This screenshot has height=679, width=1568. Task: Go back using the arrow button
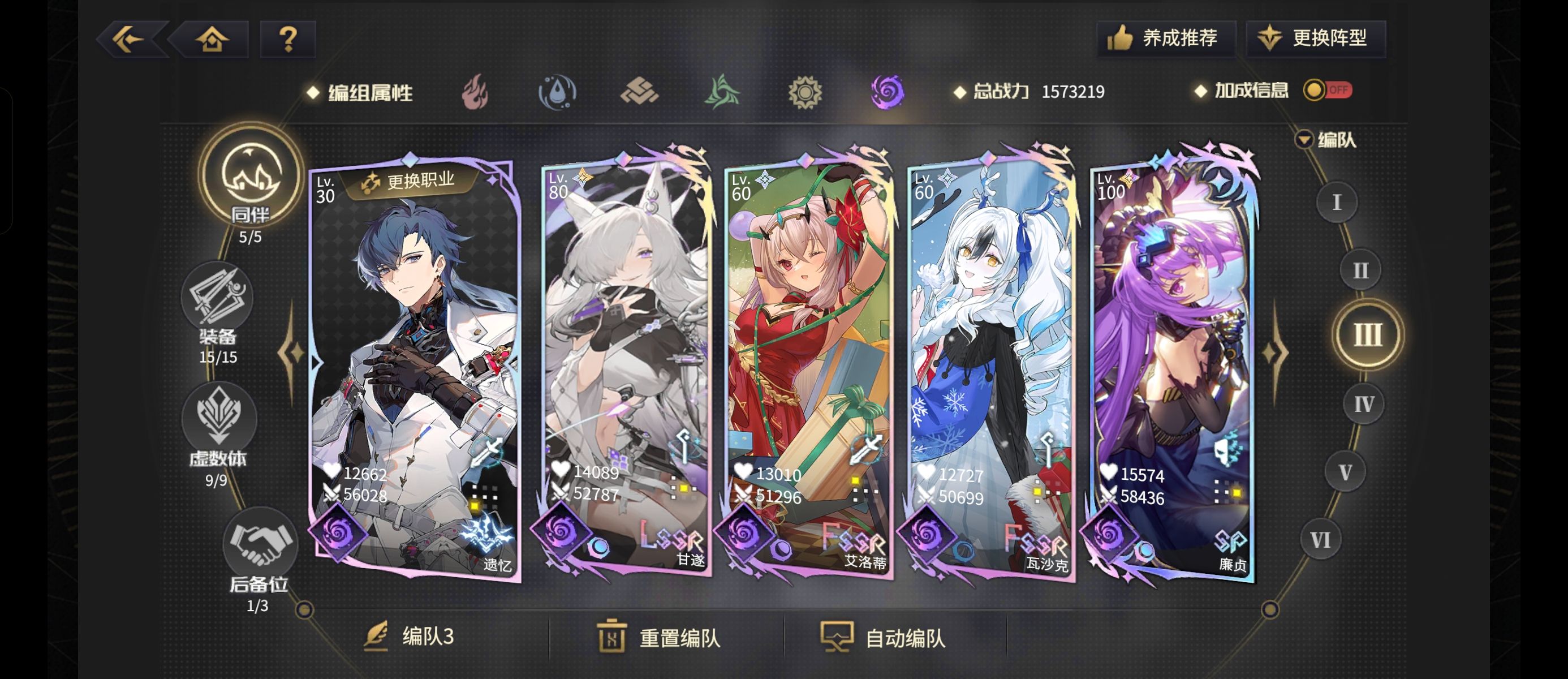129,40
